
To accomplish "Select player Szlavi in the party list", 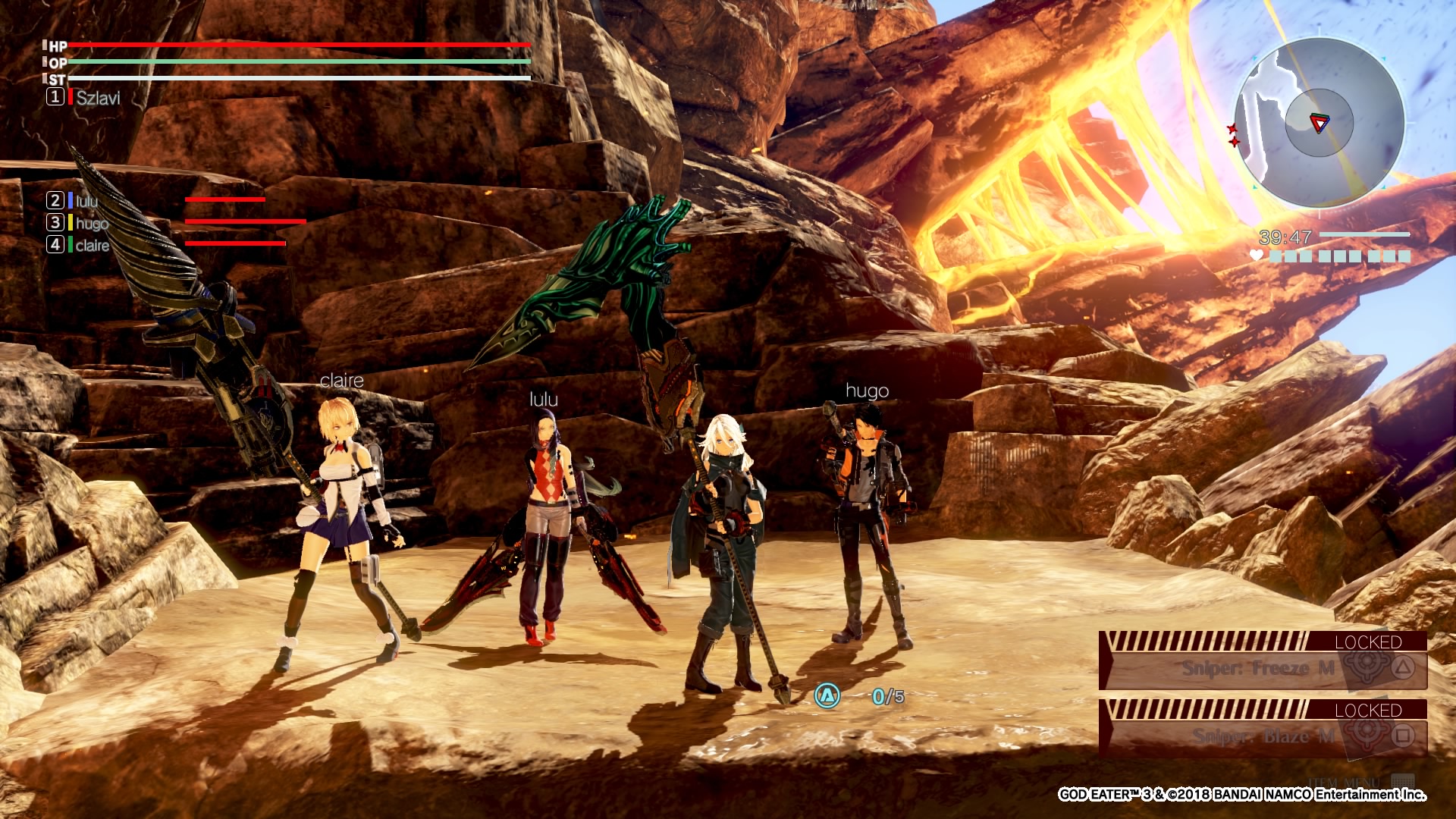I will point(97,98).
